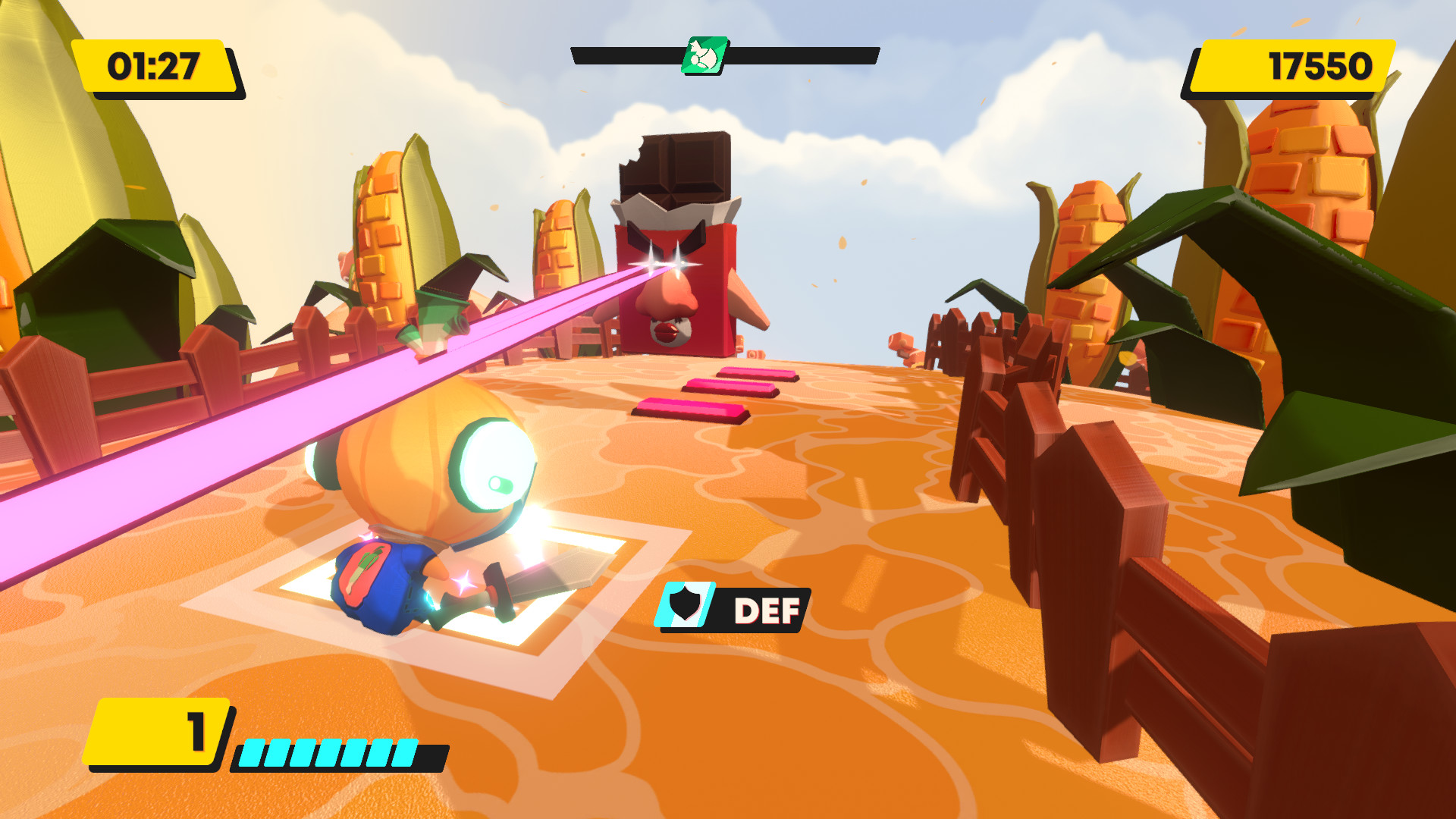Click the DEF shield indicator
1456x819 pixels.
(x=685, y=606)
